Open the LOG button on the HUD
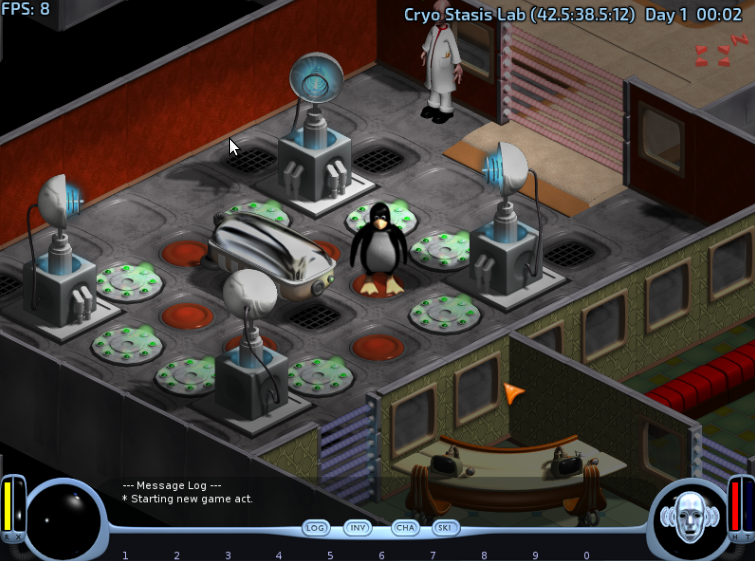 pos(316,527)
